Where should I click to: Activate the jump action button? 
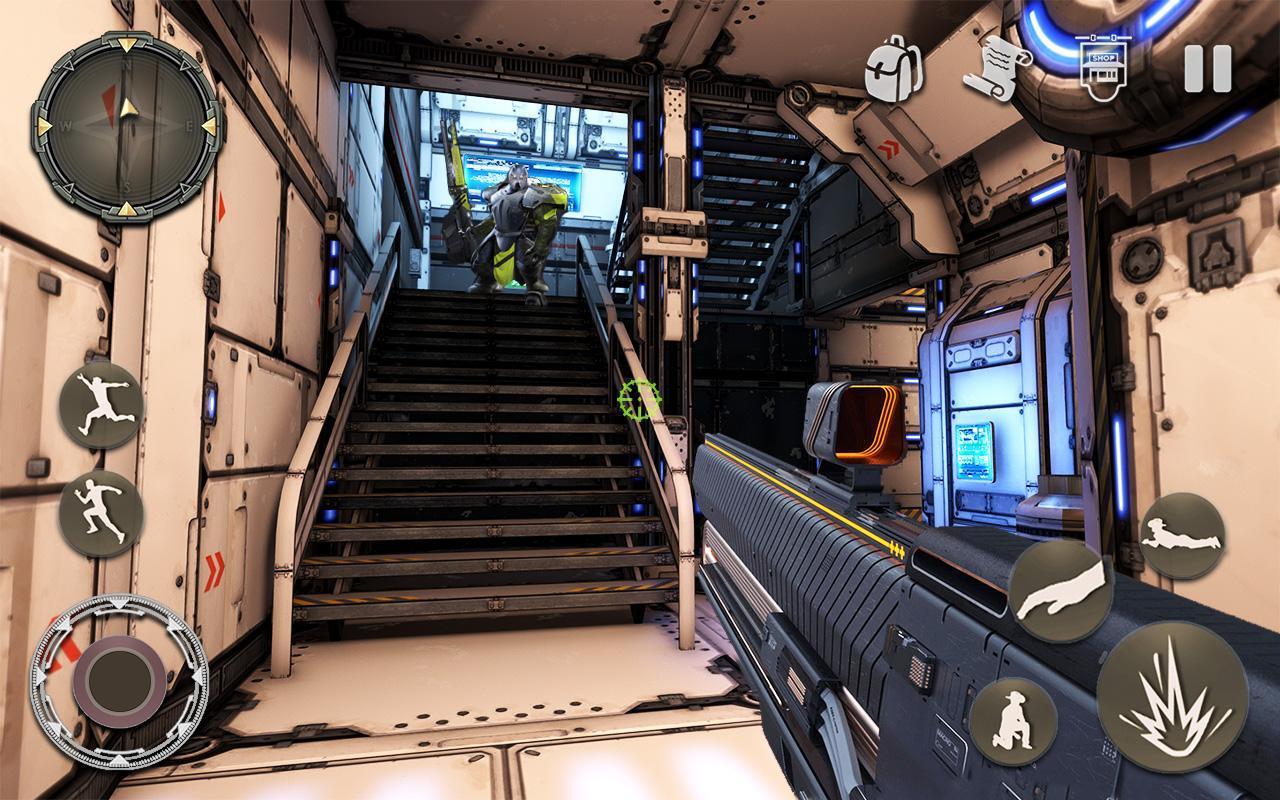101,405
